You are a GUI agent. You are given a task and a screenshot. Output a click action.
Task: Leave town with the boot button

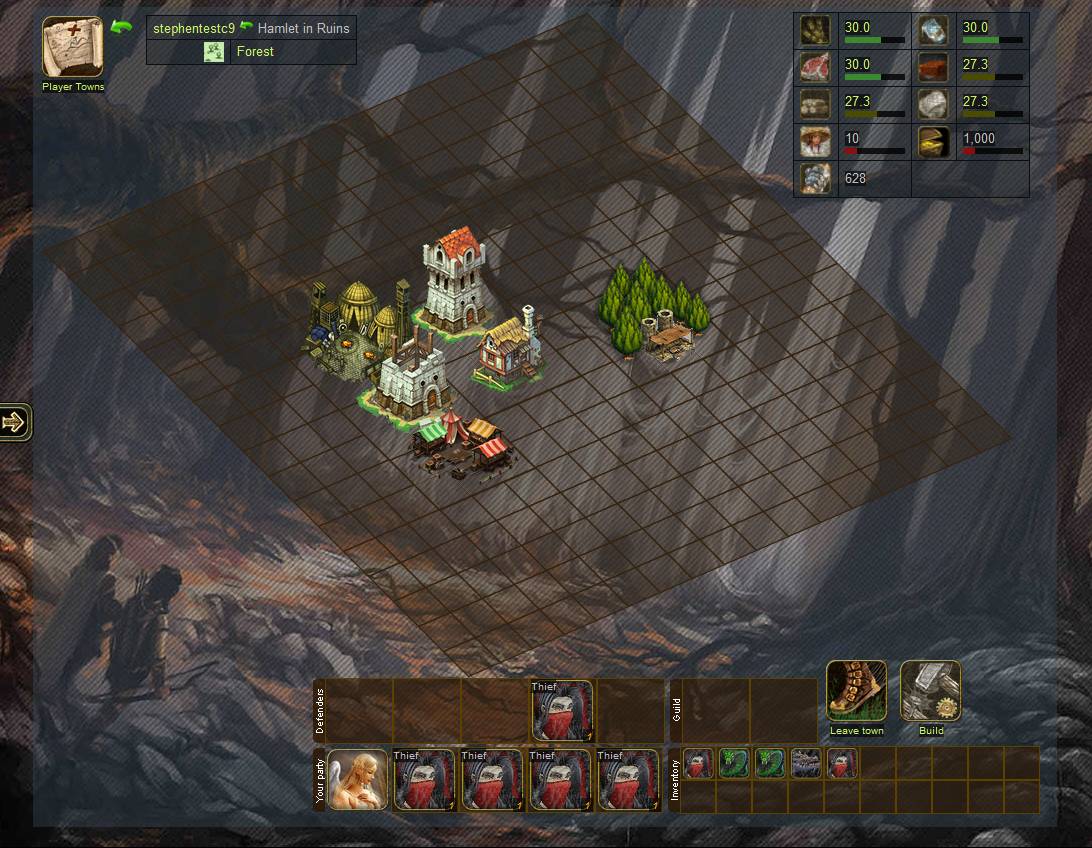[857, 691]
